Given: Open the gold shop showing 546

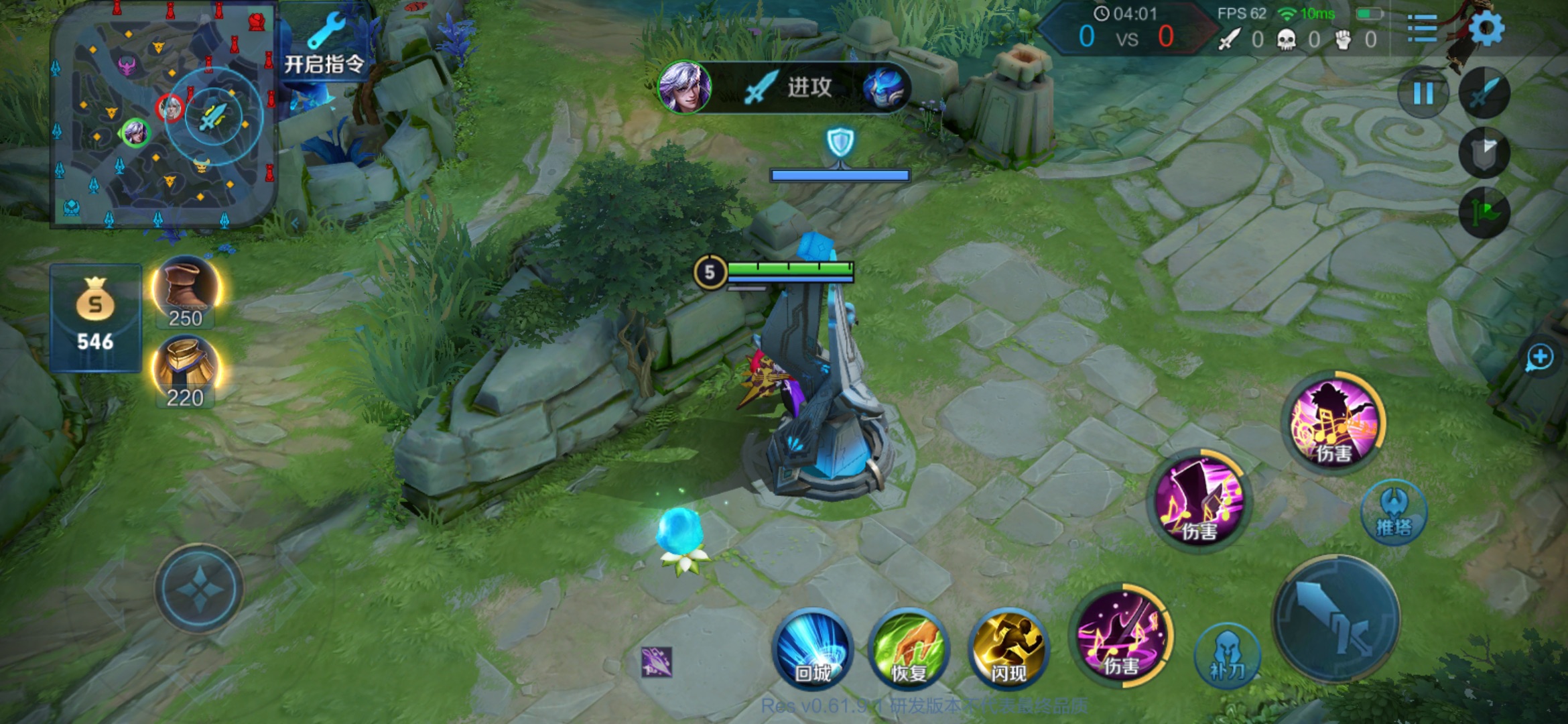Looking at the screenshot, I should 95,318.
